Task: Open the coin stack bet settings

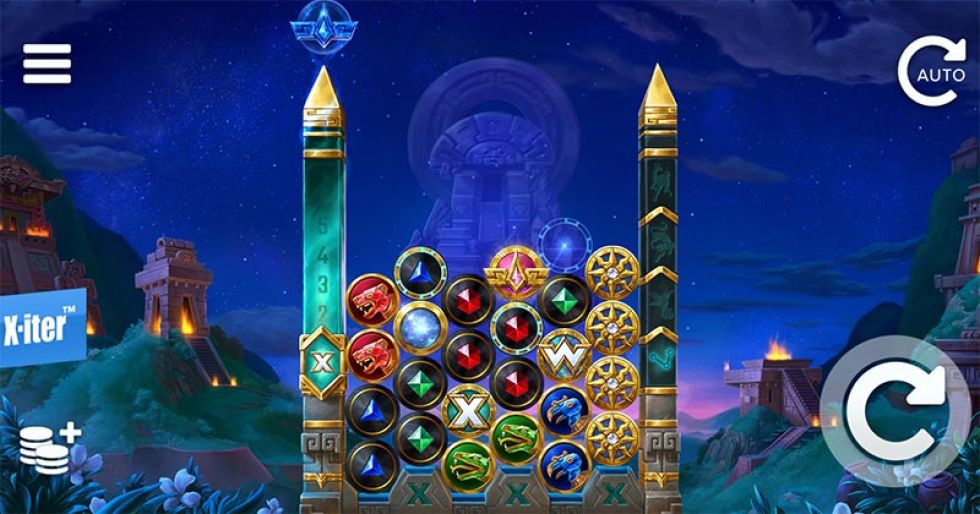Action: pyautogui.click(x=49, y=449)
